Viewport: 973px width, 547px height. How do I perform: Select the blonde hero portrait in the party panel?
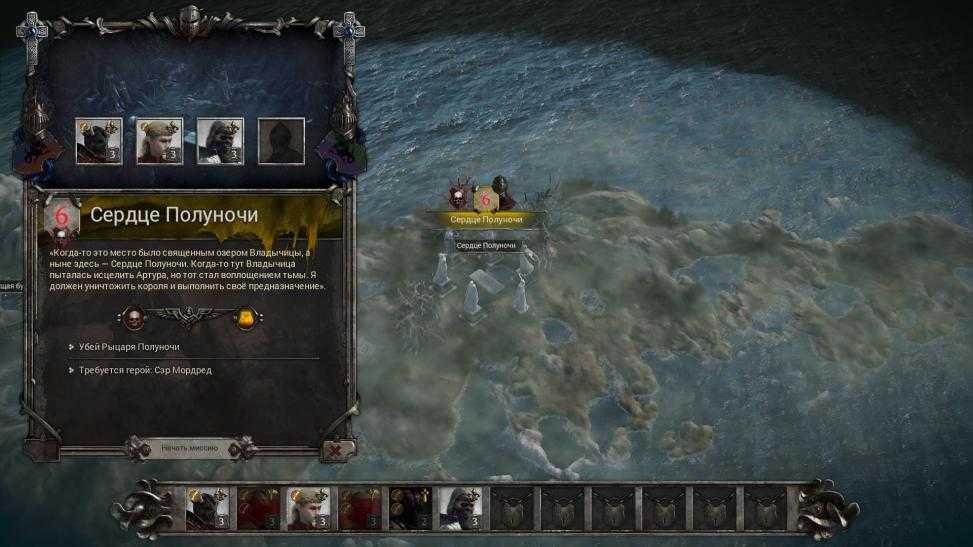coord(159,141)
